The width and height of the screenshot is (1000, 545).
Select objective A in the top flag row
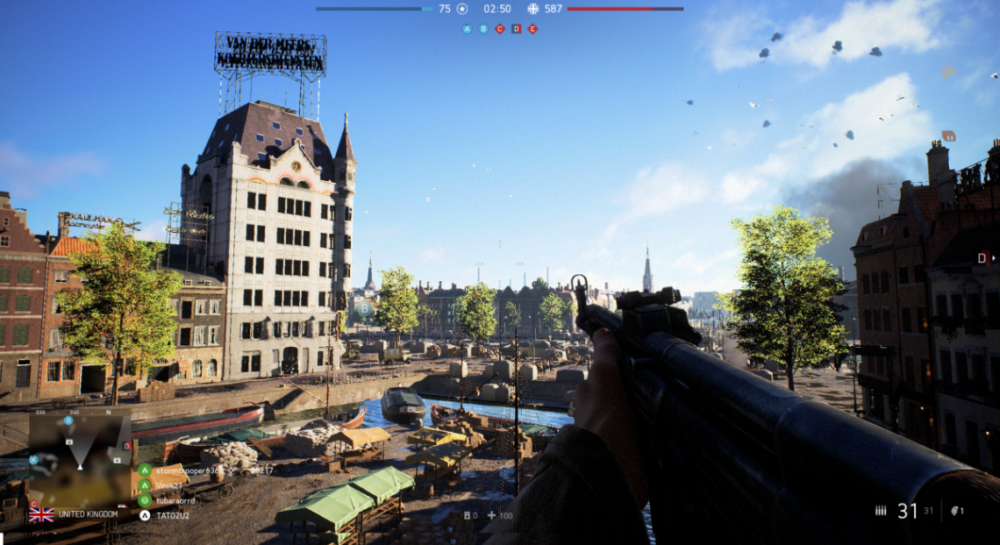pyautogui.click(x=467, y=29)
